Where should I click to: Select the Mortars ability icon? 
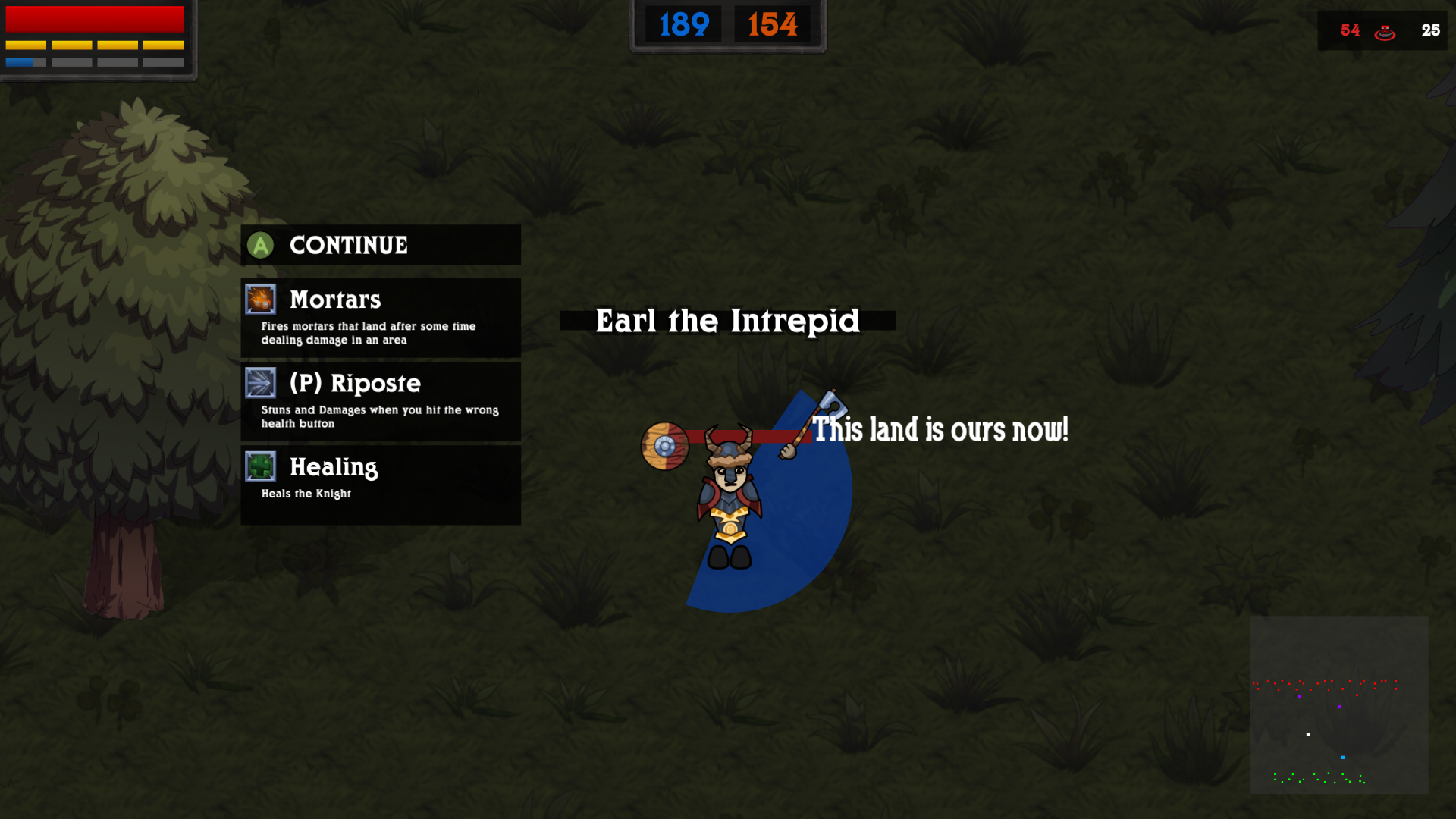tap(262, 300)
